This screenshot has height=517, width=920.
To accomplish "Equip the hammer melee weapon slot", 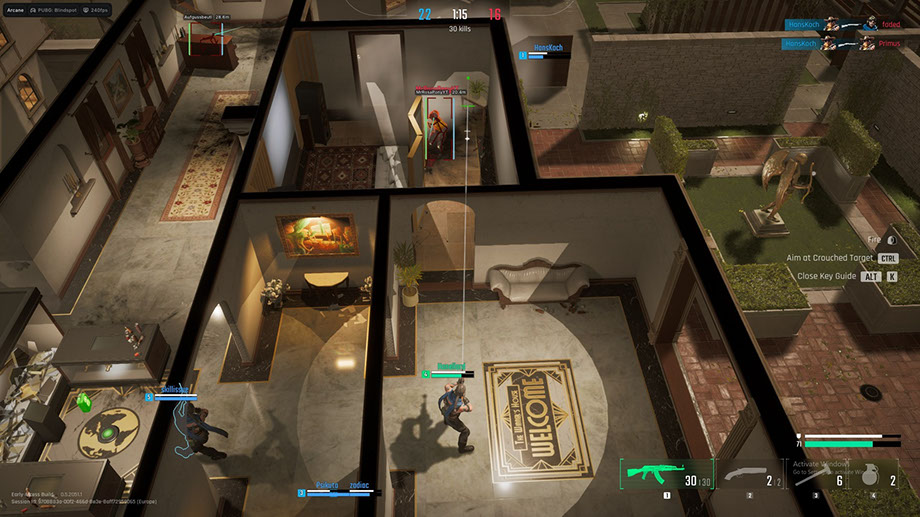I will [815, 478].
